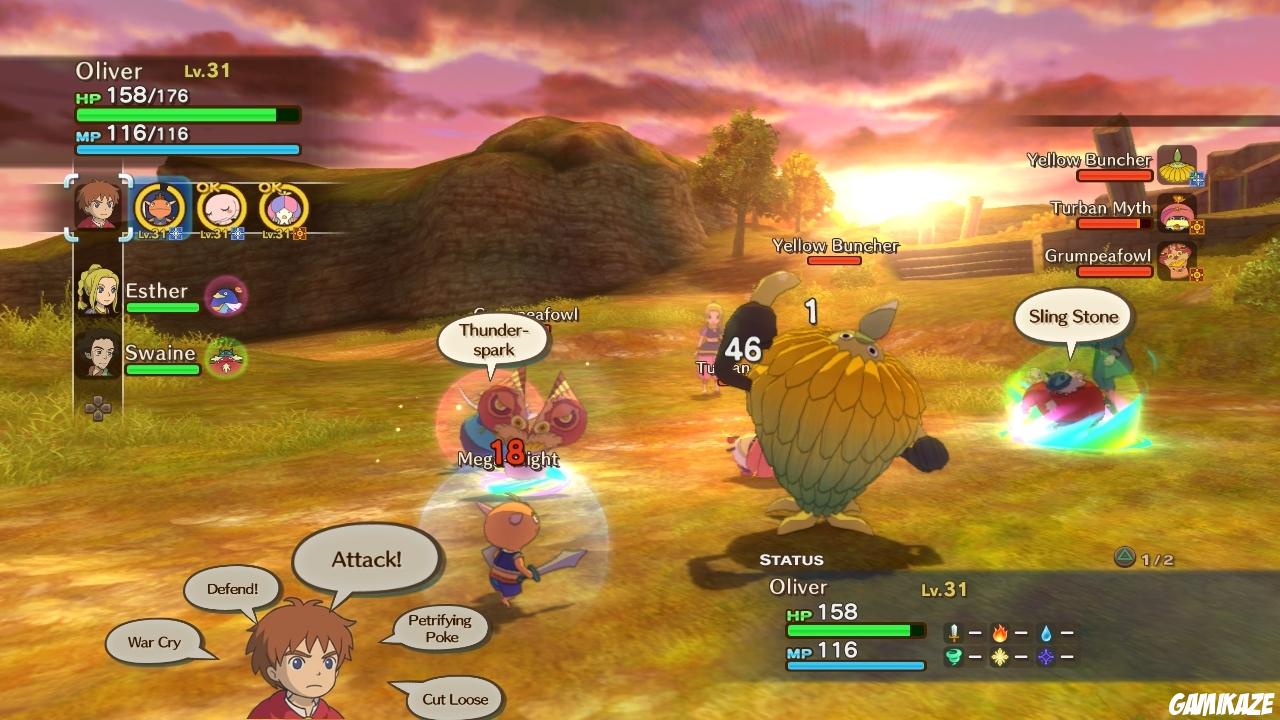This screenshot has width=1280, height=720.
Task: Select the Defend! command bubble
Action: pos(231,589)
